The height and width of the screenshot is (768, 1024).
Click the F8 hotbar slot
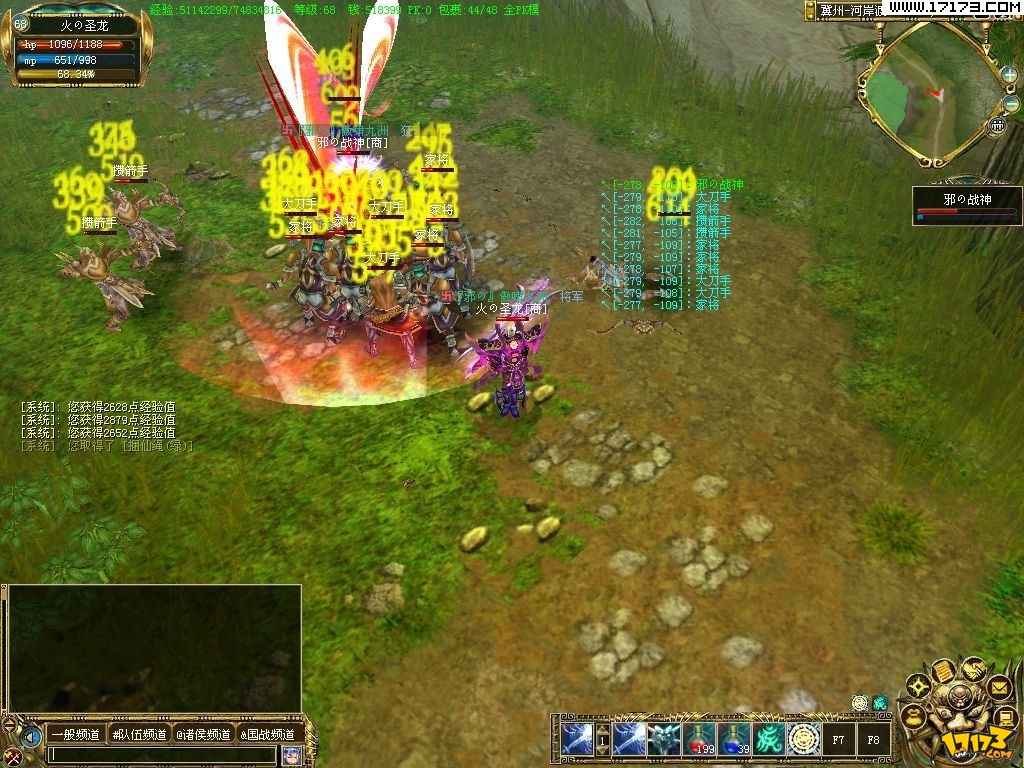point(873,740)
